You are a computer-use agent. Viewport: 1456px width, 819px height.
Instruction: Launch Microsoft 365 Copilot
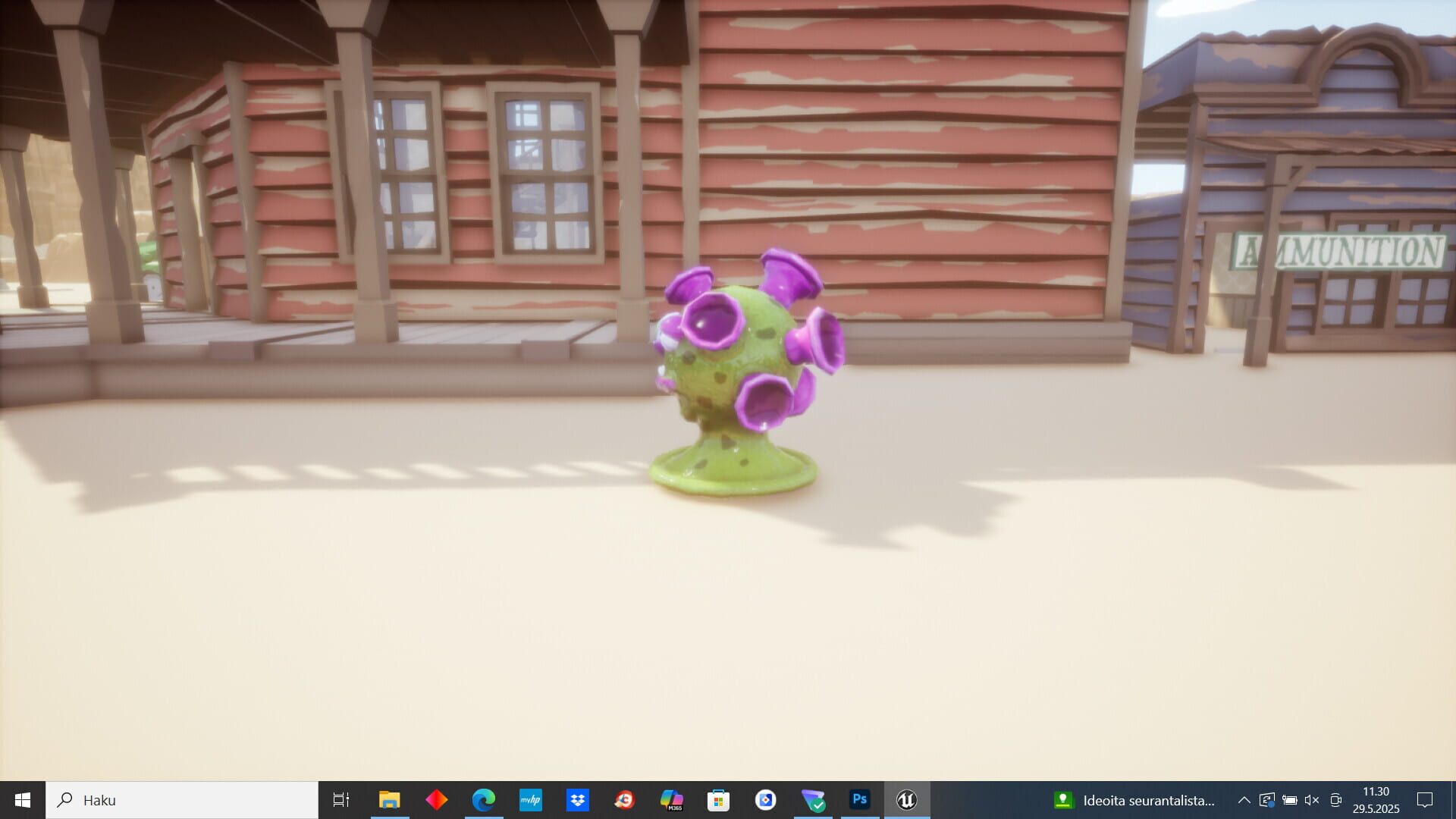(x=672, y=799)
